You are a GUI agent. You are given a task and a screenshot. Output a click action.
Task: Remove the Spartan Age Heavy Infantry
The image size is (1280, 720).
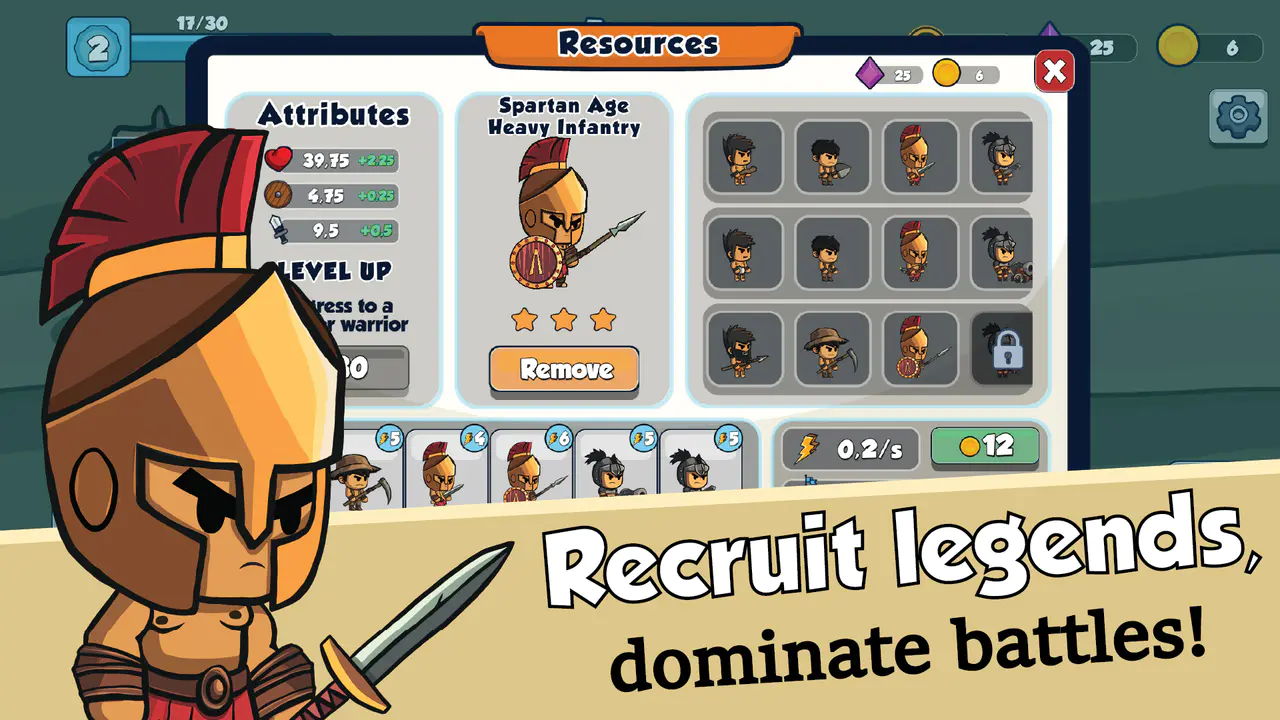coord(564,369)
